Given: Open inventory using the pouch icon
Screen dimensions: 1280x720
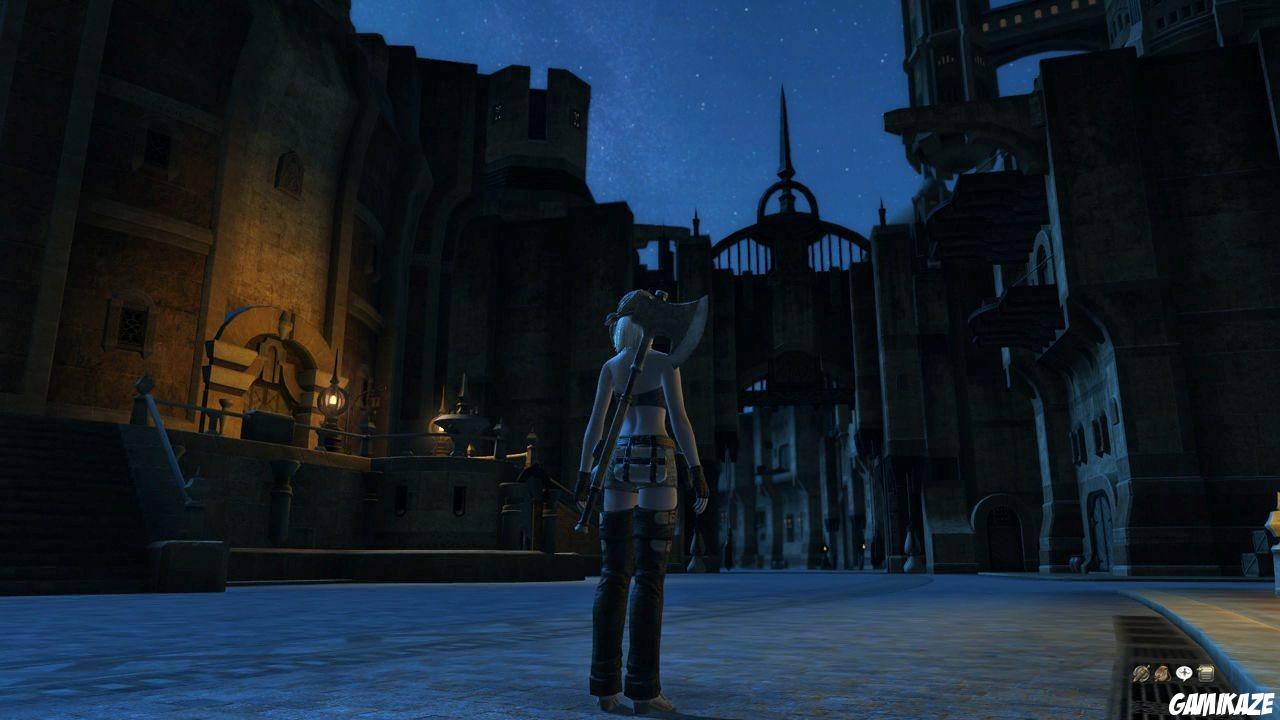Looking at the screenshot, I should tap(1161, 672).
